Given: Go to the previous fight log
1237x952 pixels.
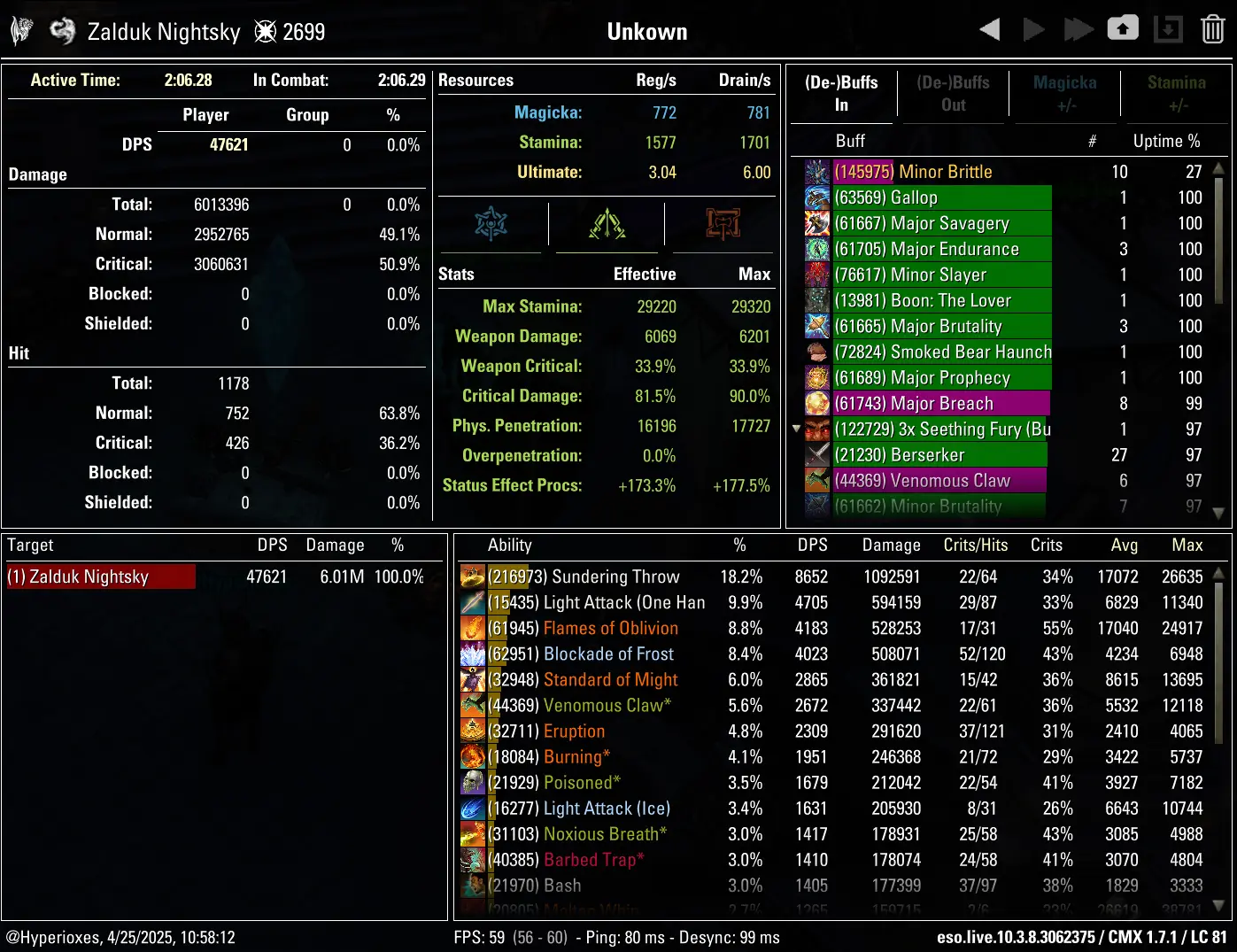Looking at the screenshot, I should tap(990, 30).
